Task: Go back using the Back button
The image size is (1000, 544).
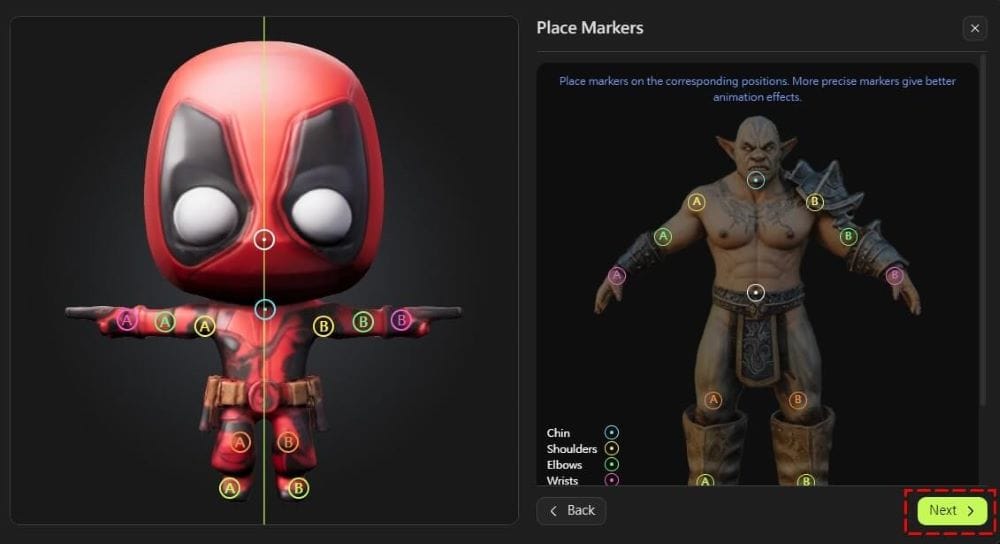Action: tap(571, 511)
